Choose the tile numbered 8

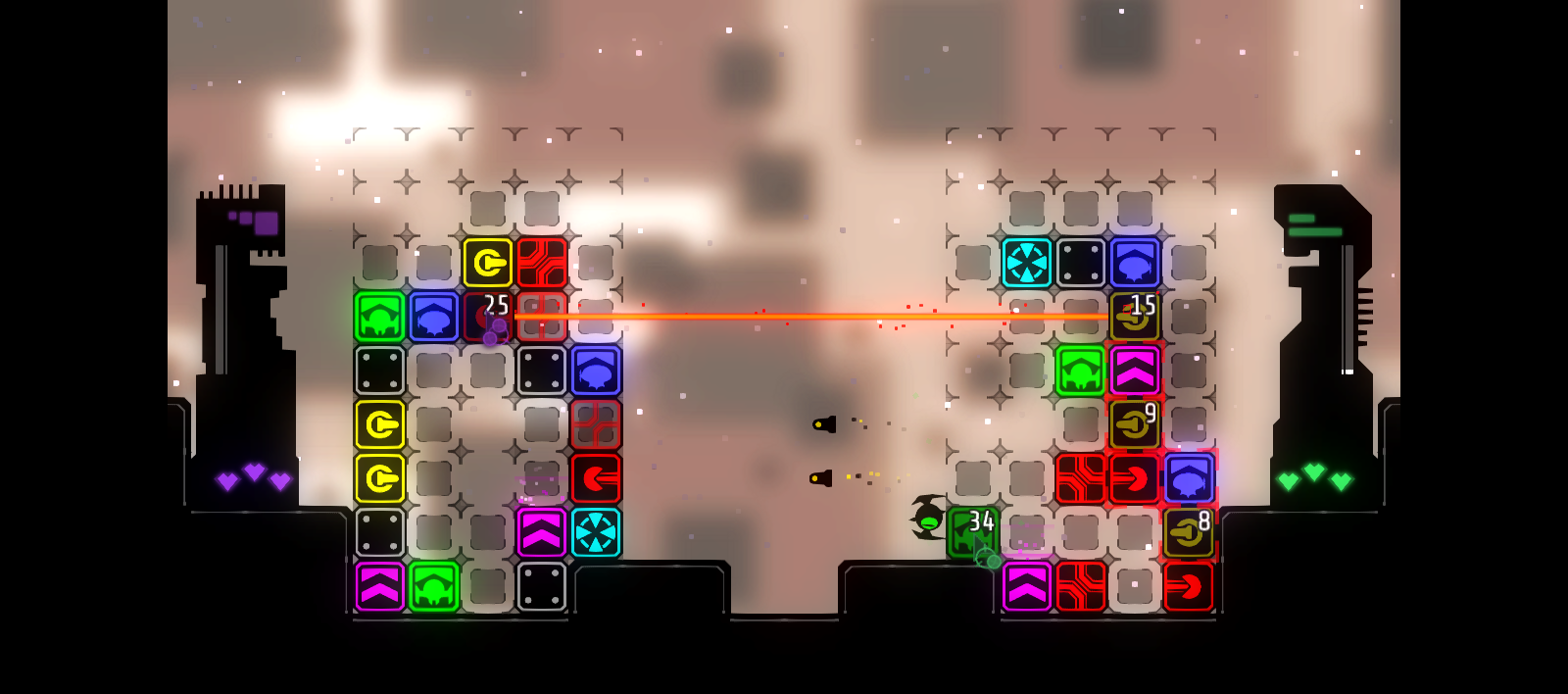pos(1189,532)
